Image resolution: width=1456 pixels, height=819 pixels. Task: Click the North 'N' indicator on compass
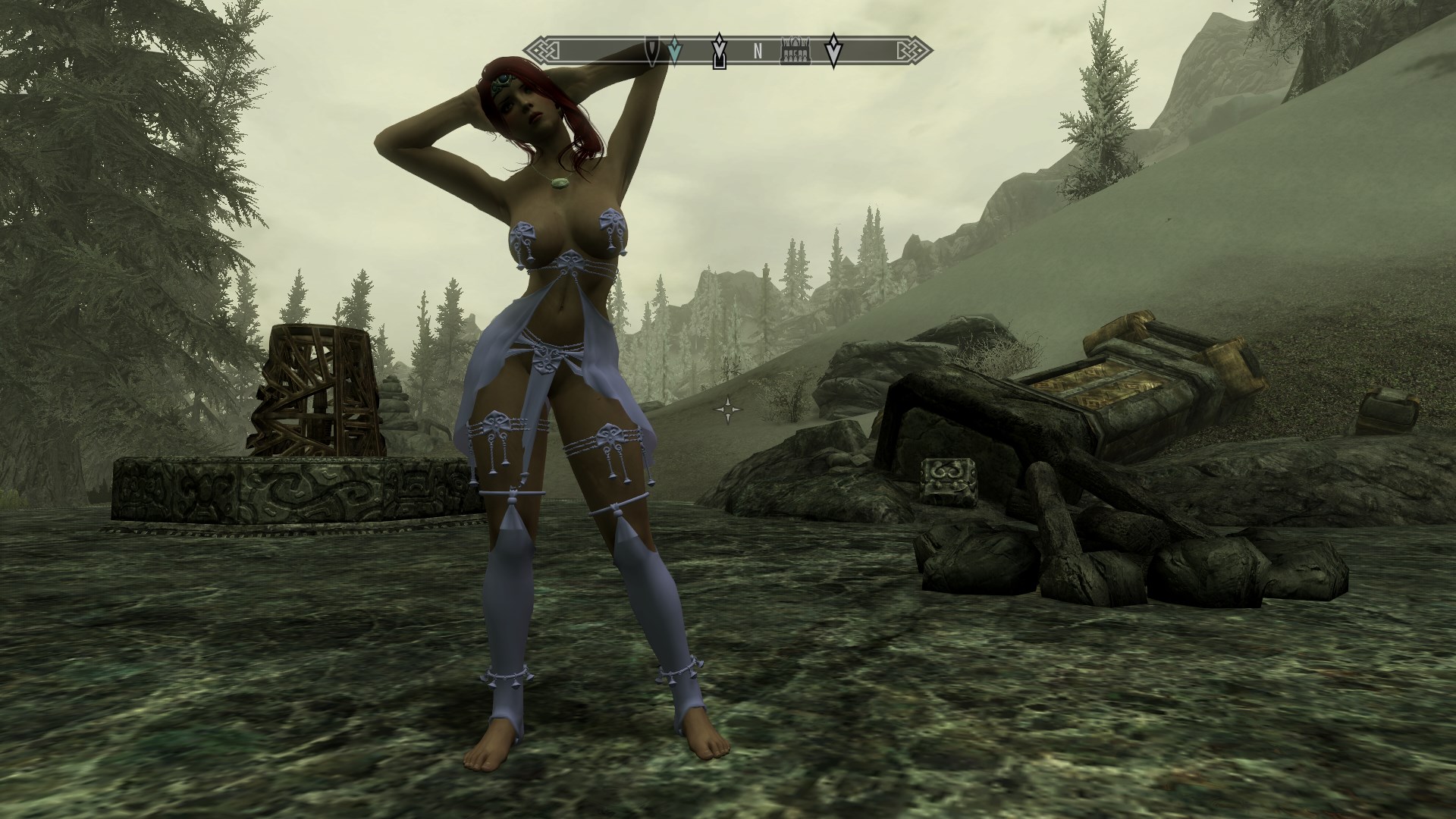757,52
